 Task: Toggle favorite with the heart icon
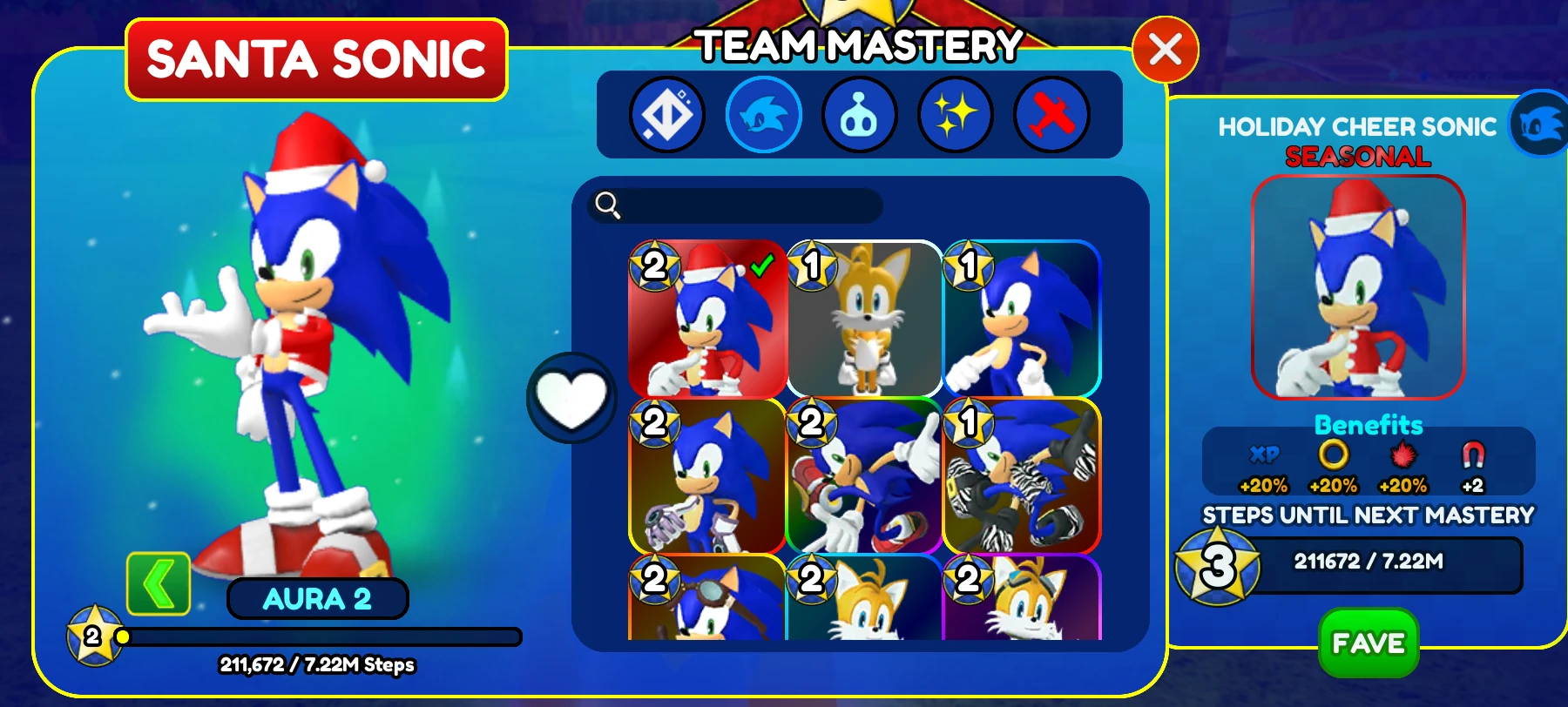click(571, 394)
